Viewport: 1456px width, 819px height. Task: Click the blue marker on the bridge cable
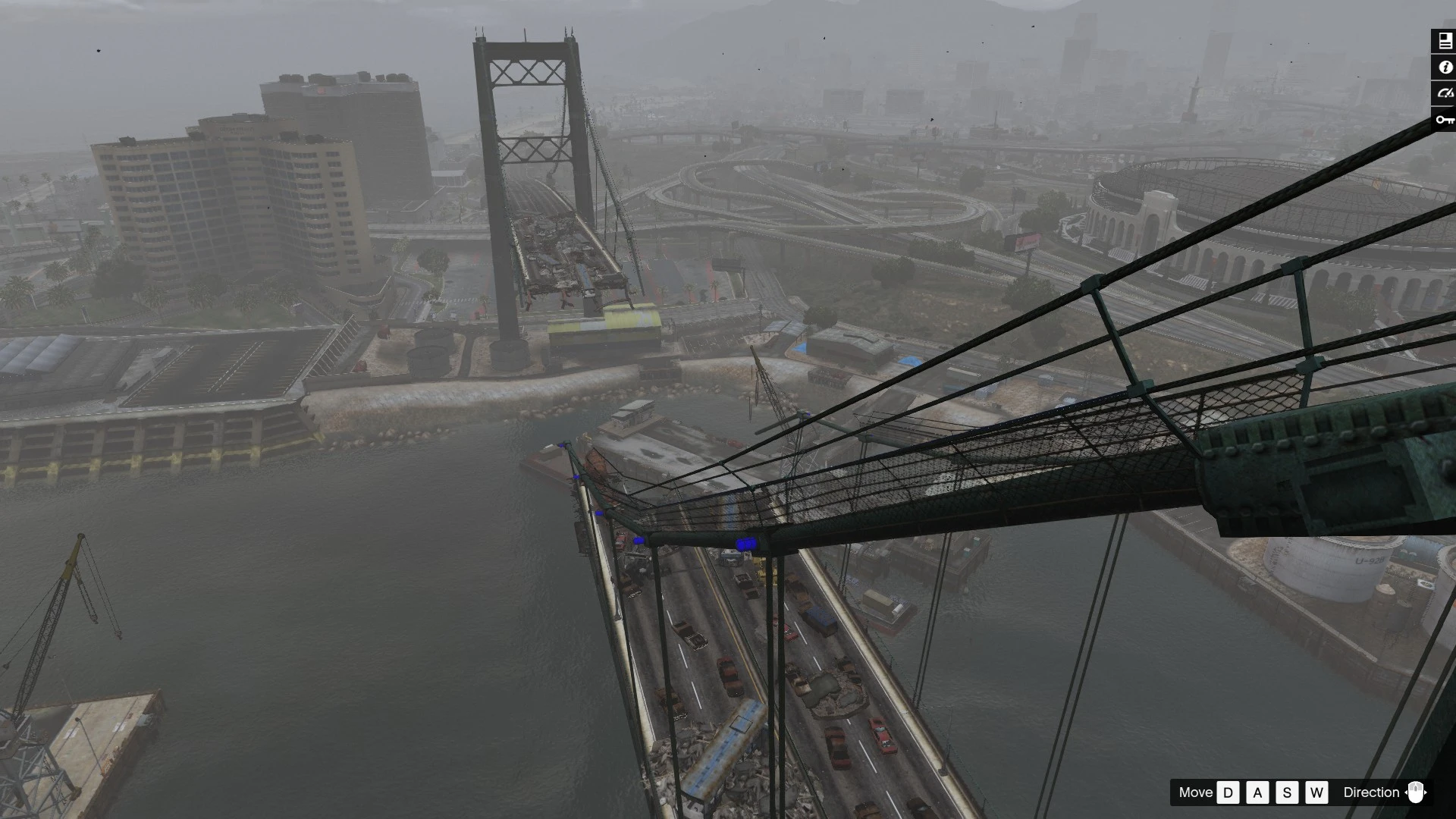point(747,542)
